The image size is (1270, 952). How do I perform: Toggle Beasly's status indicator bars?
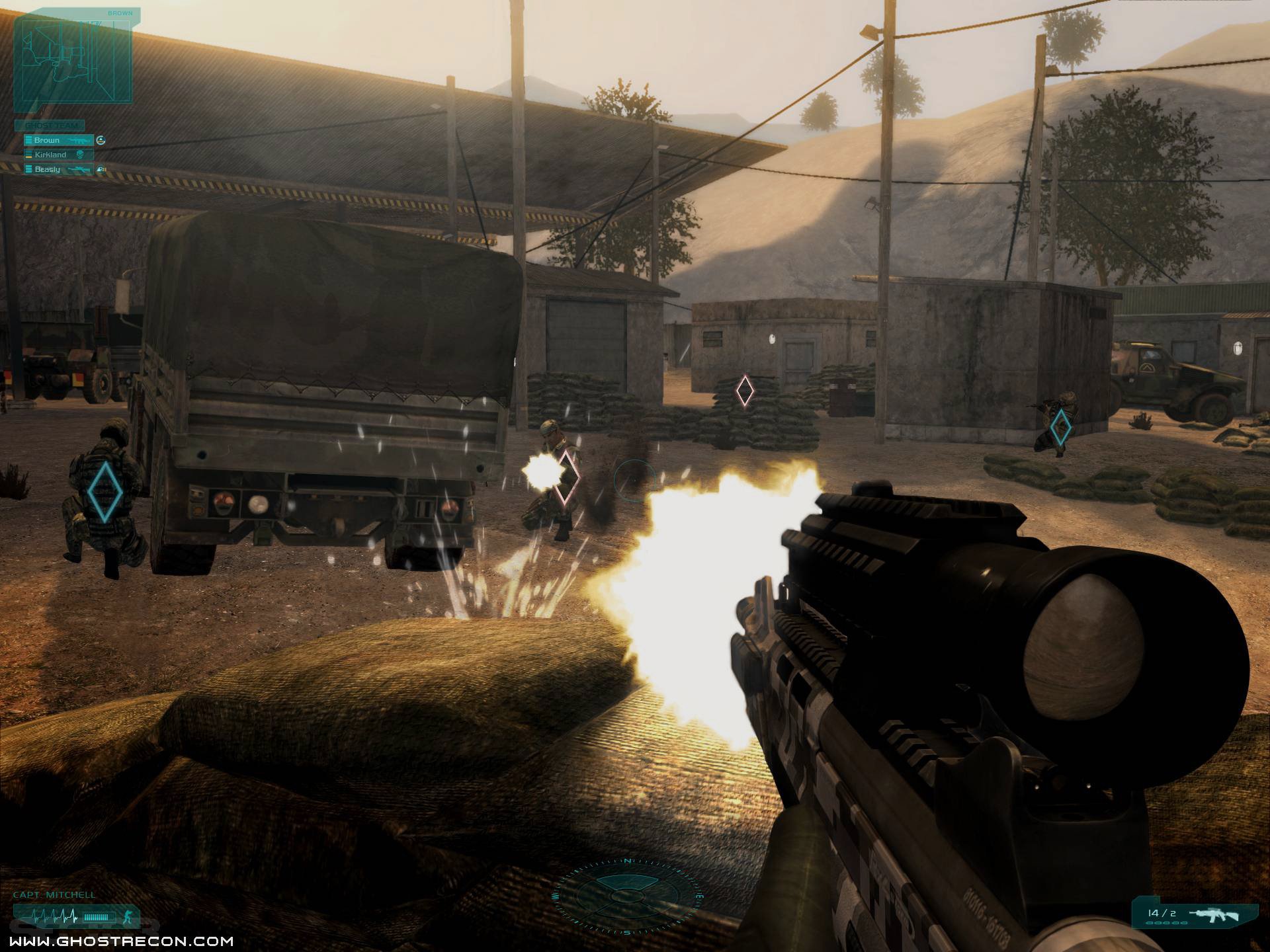pos(28,169)
